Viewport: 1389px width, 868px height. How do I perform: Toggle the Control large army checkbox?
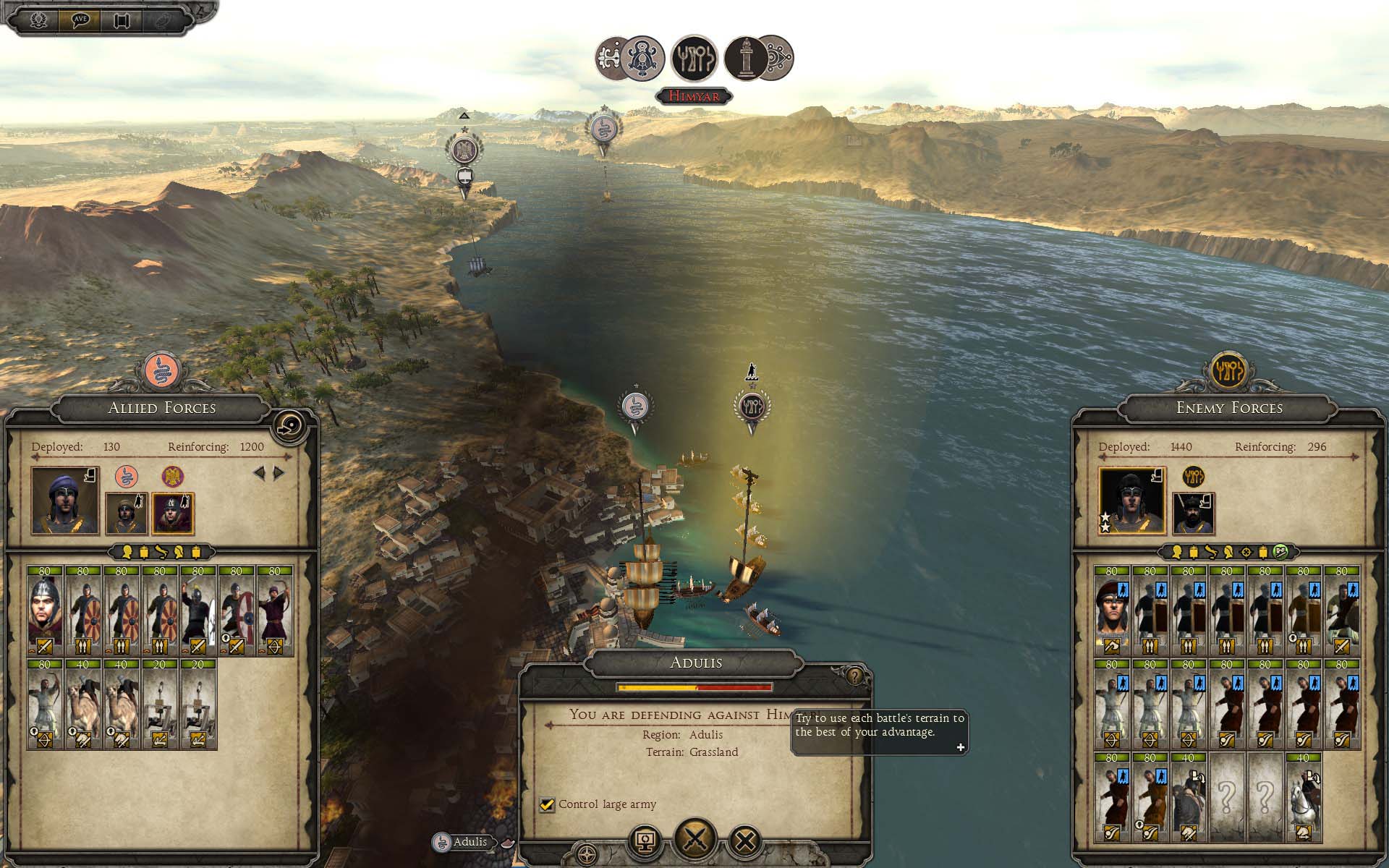[x=548, y=804]
